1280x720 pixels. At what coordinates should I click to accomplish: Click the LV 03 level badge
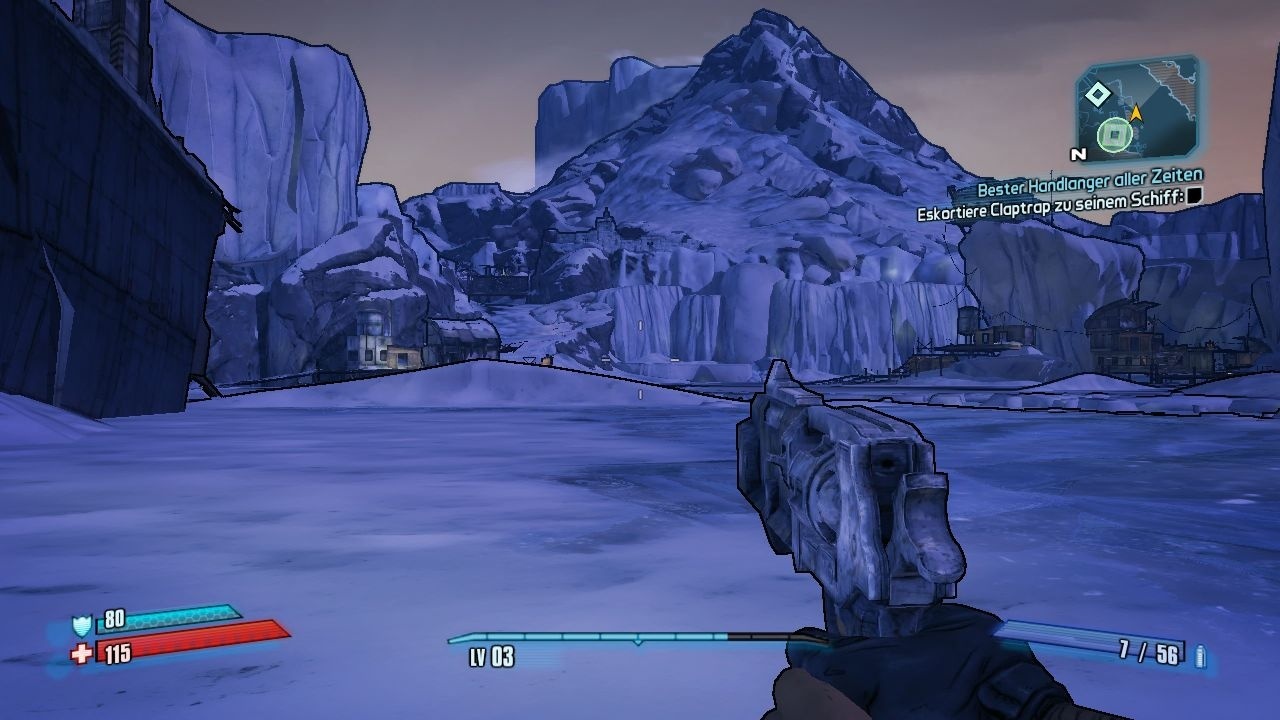[491, 656]
